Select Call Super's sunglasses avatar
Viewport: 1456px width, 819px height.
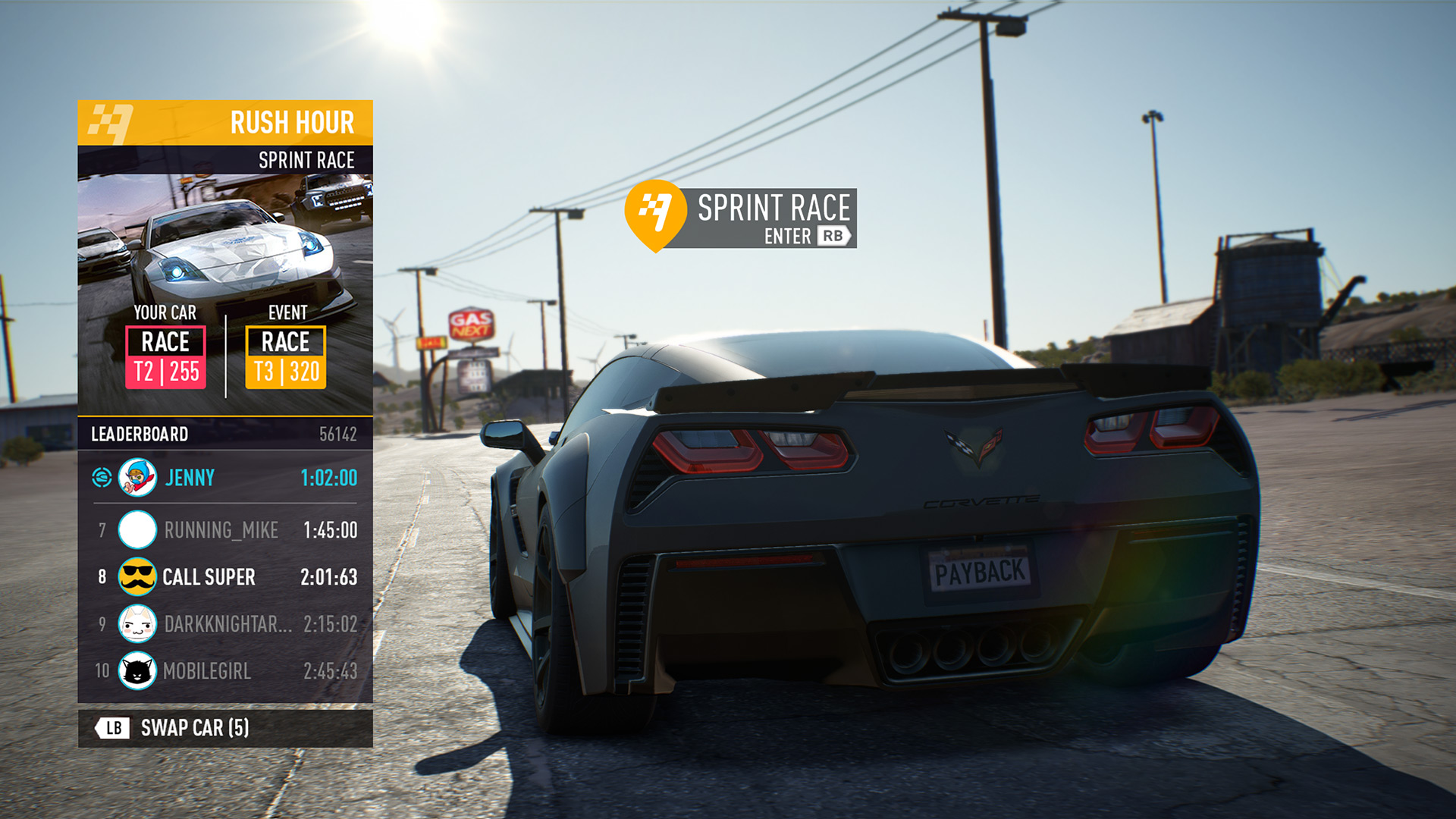click(137, 577)
